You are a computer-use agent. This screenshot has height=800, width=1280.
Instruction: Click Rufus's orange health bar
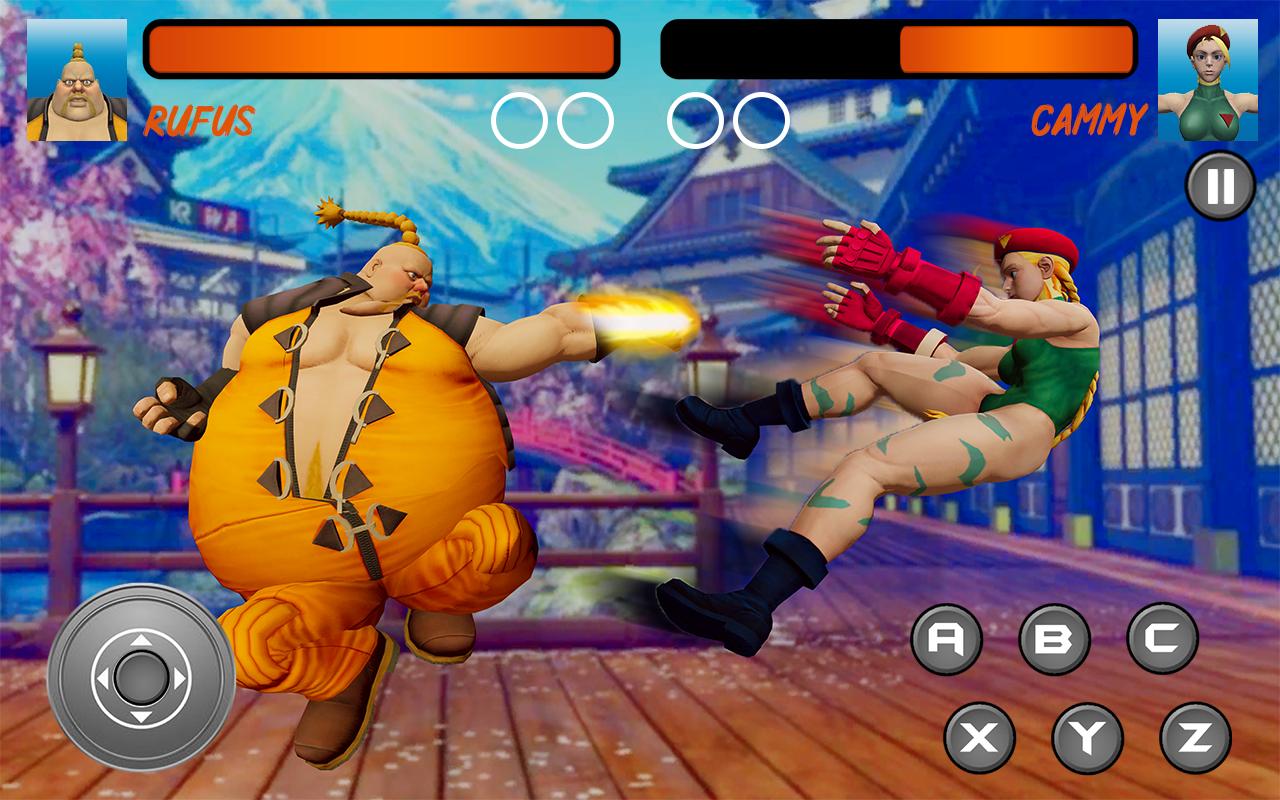point(380,48)
